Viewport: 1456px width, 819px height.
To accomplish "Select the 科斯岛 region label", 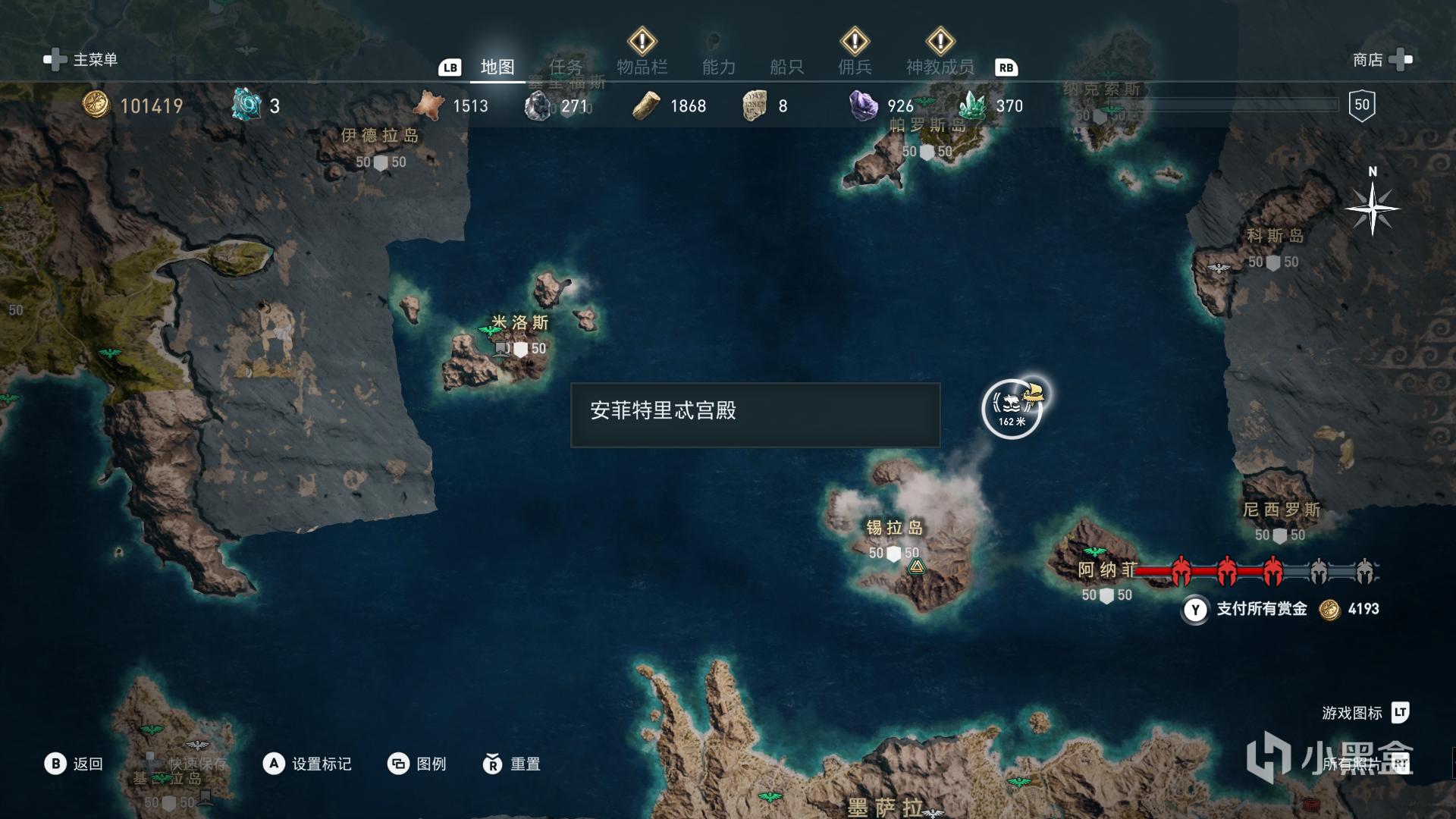I will click(1275, 237).
